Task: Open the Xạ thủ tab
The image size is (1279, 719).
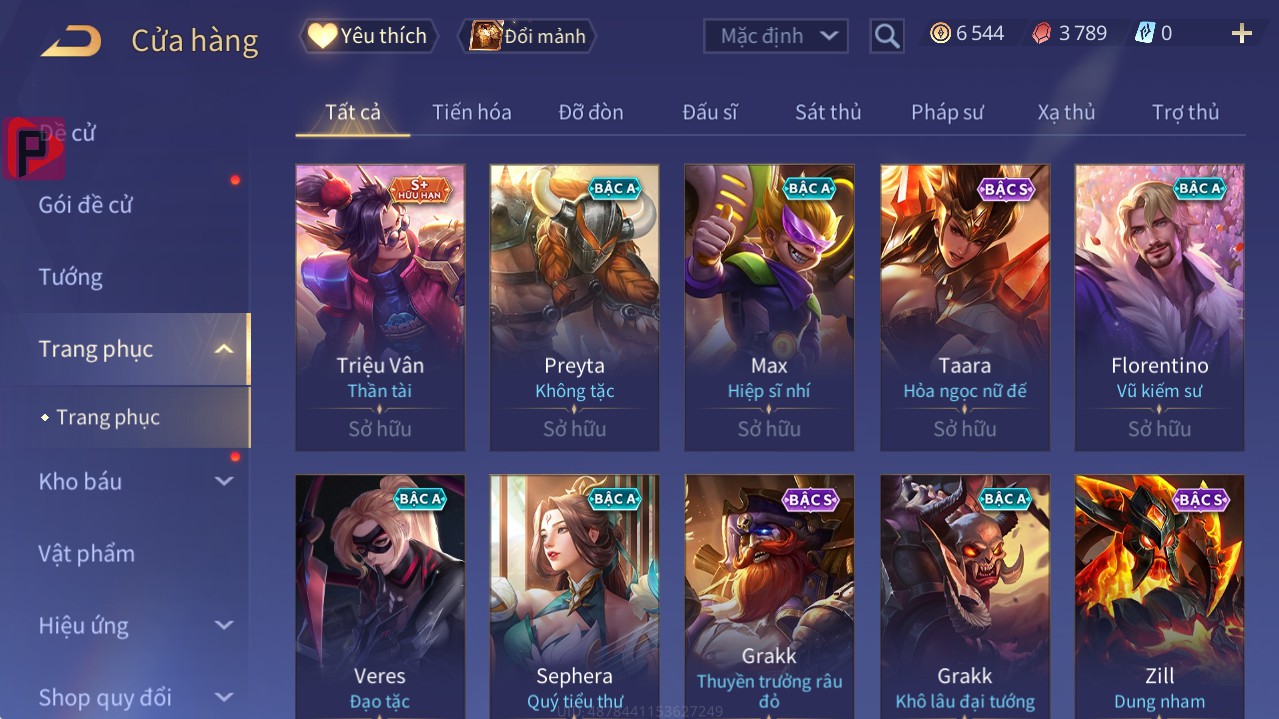Action: 1066,112
